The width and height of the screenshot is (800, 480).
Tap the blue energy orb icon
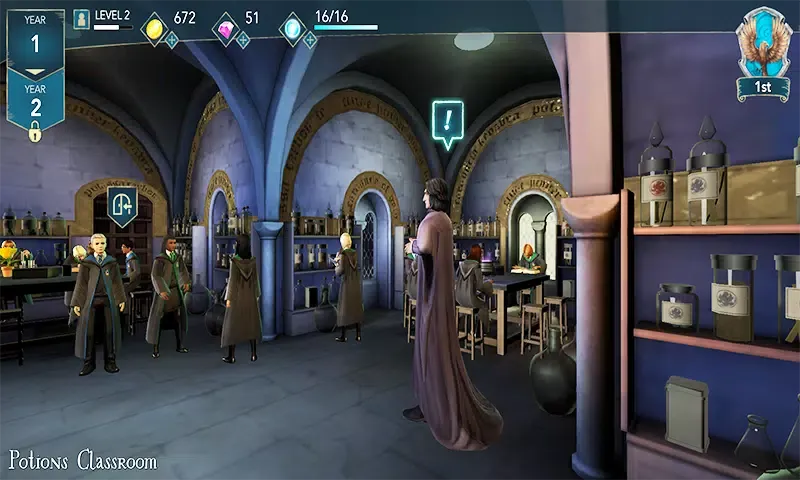(x=292, y=28)
